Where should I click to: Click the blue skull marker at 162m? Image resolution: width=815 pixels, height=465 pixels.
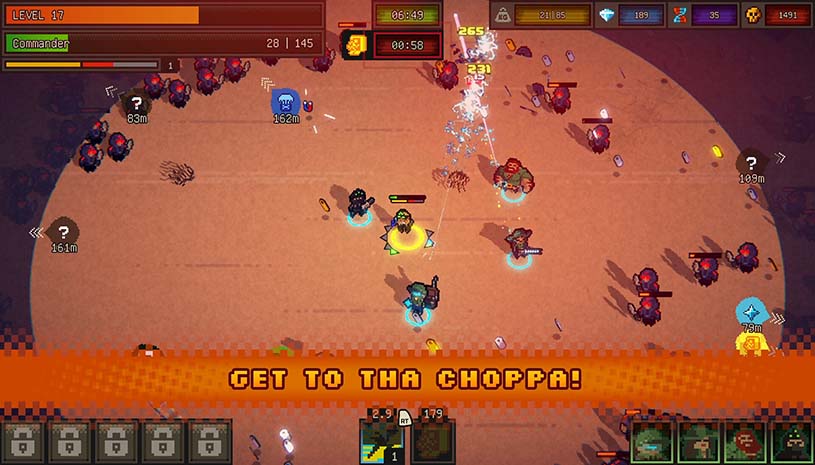click(x=285, y=100)
